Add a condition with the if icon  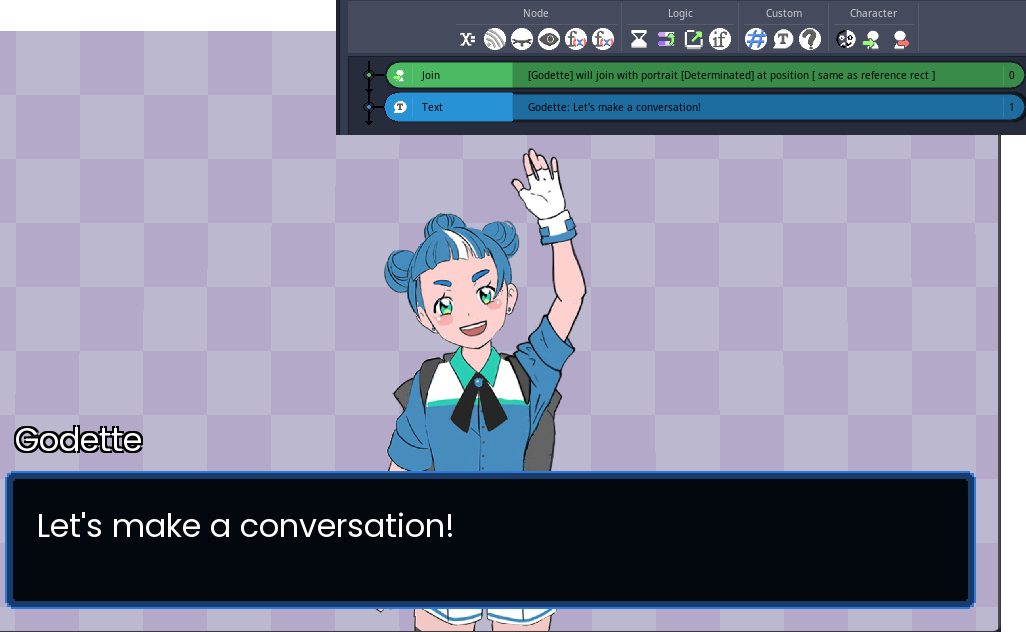720,39
